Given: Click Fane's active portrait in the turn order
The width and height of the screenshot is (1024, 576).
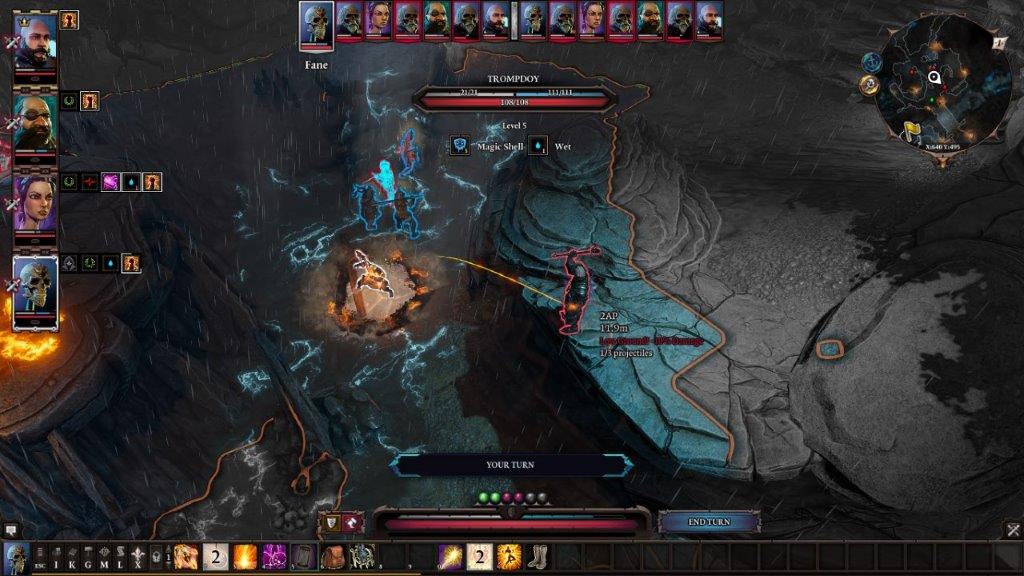Looking at the screenshot, I should [x=316, y=24].
